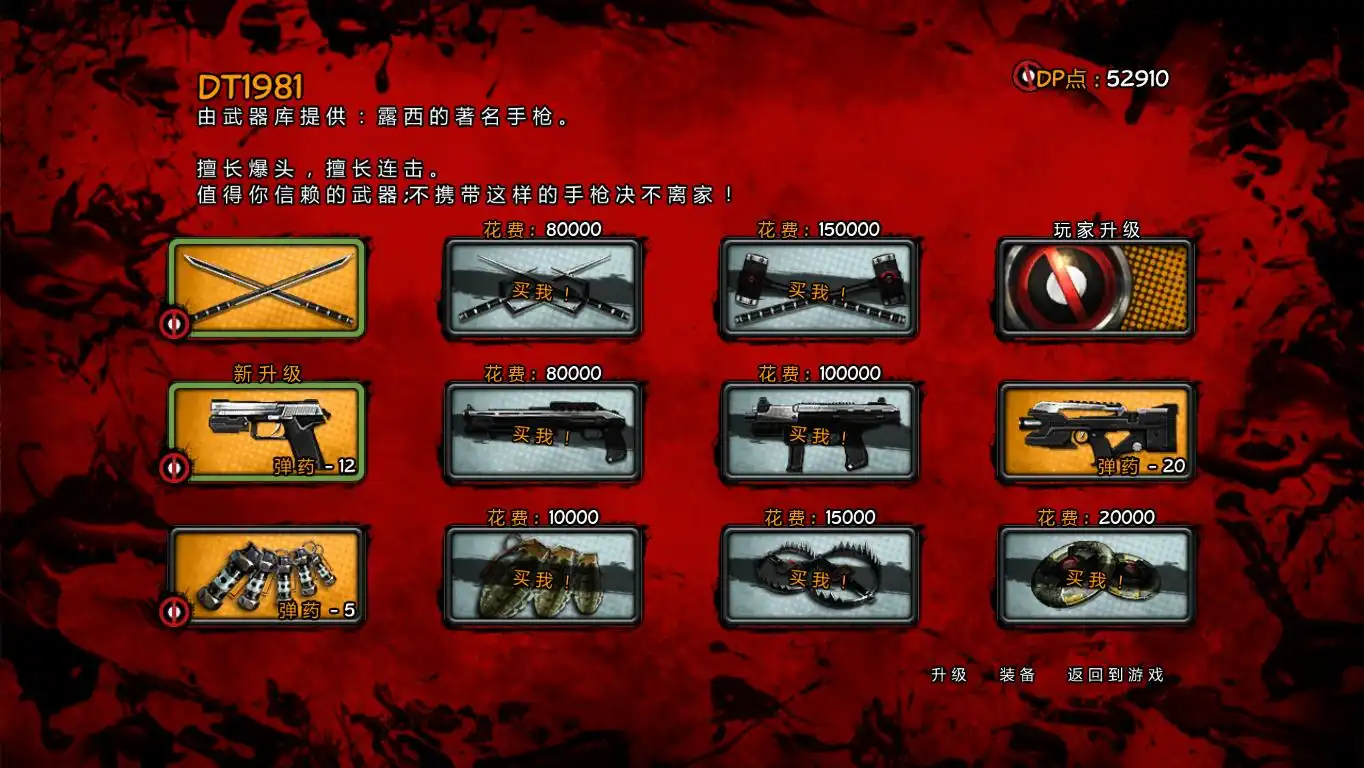Select the shotgun priced at 80000
This screenshot has width=1364, height=768.
[x=542, y=432]
